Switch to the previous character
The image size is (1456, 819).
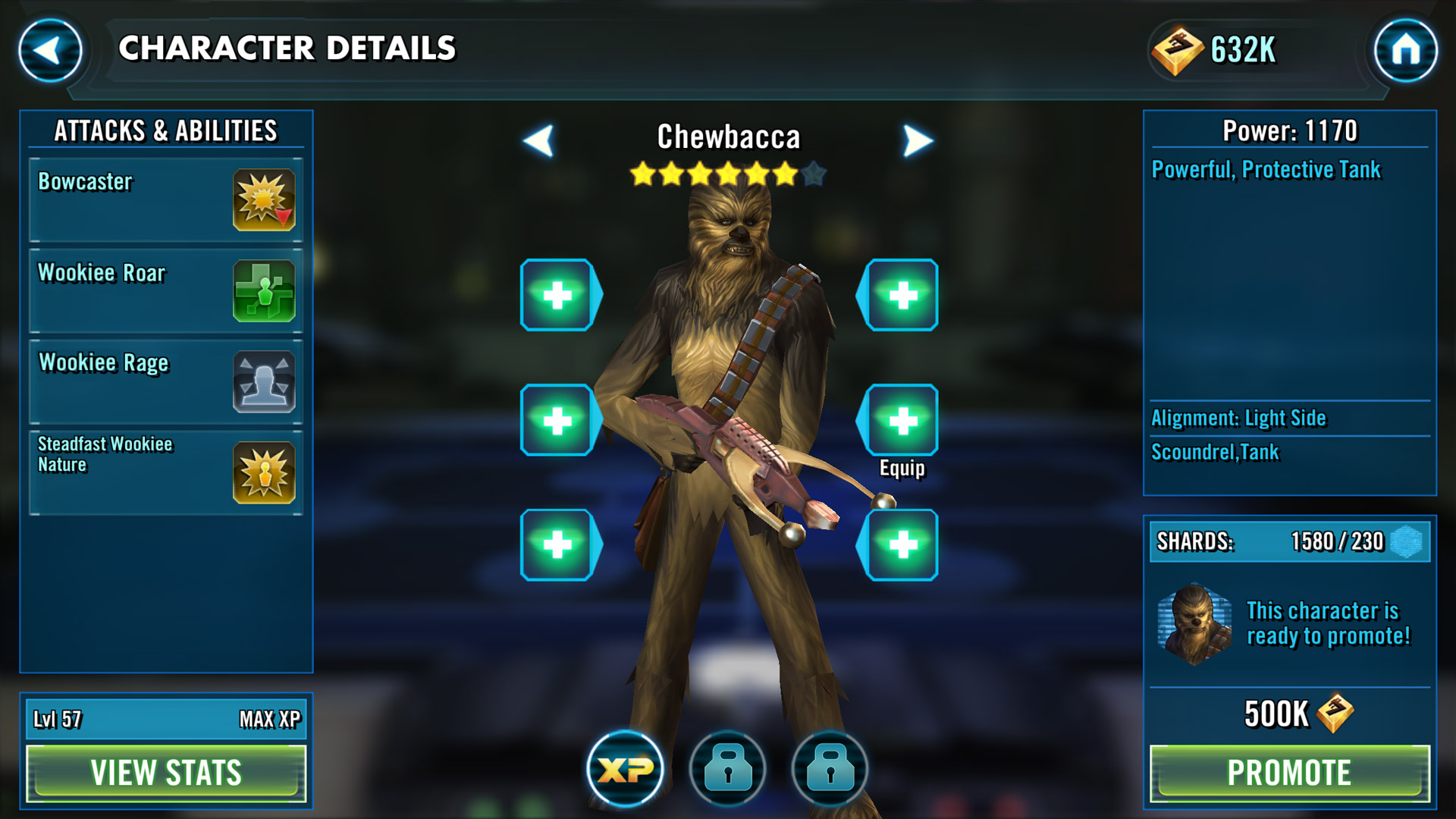[539, 140]
